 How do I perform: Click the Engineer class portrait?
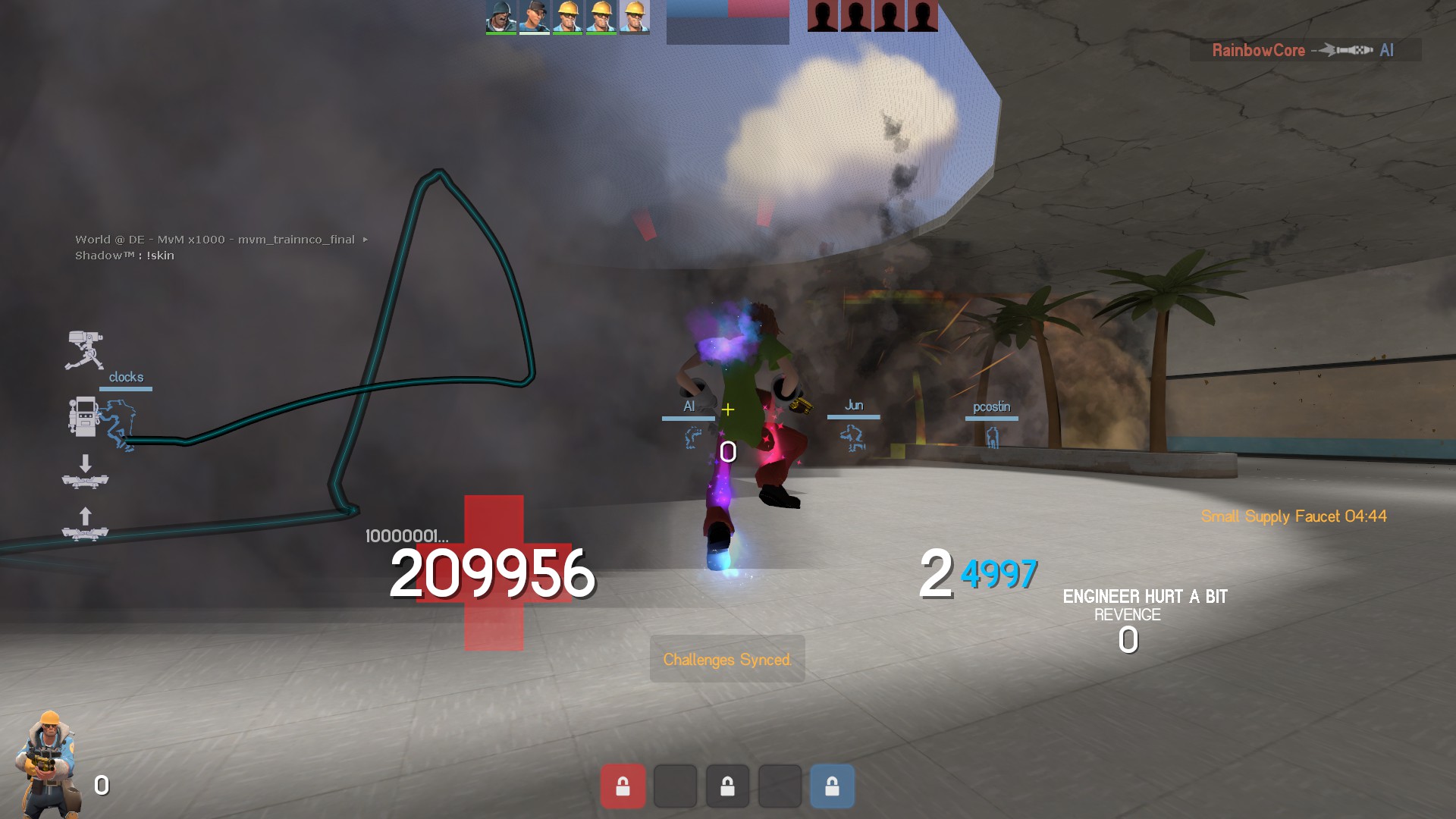pos(49,764)
